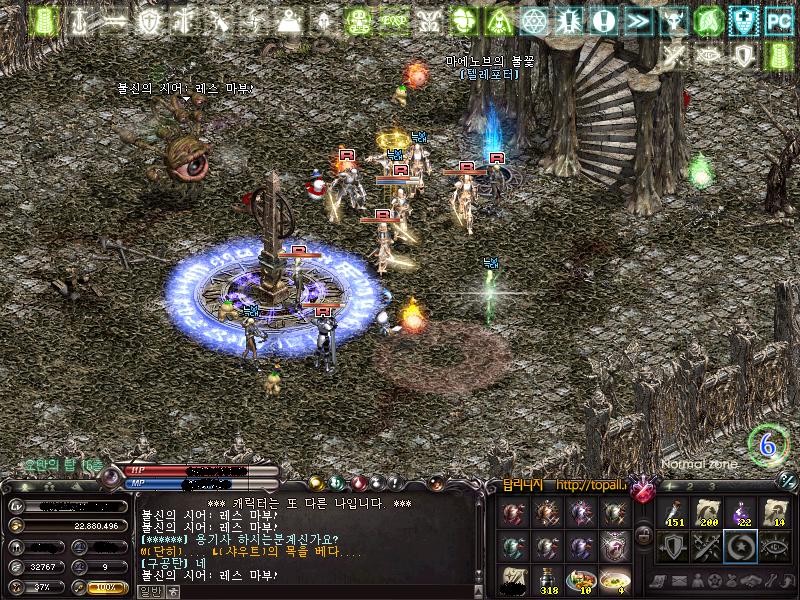The image size is (800, 600).
Task: Use the scroll stack showing 14
Action: pyautogui.click(x=777, y=513)
